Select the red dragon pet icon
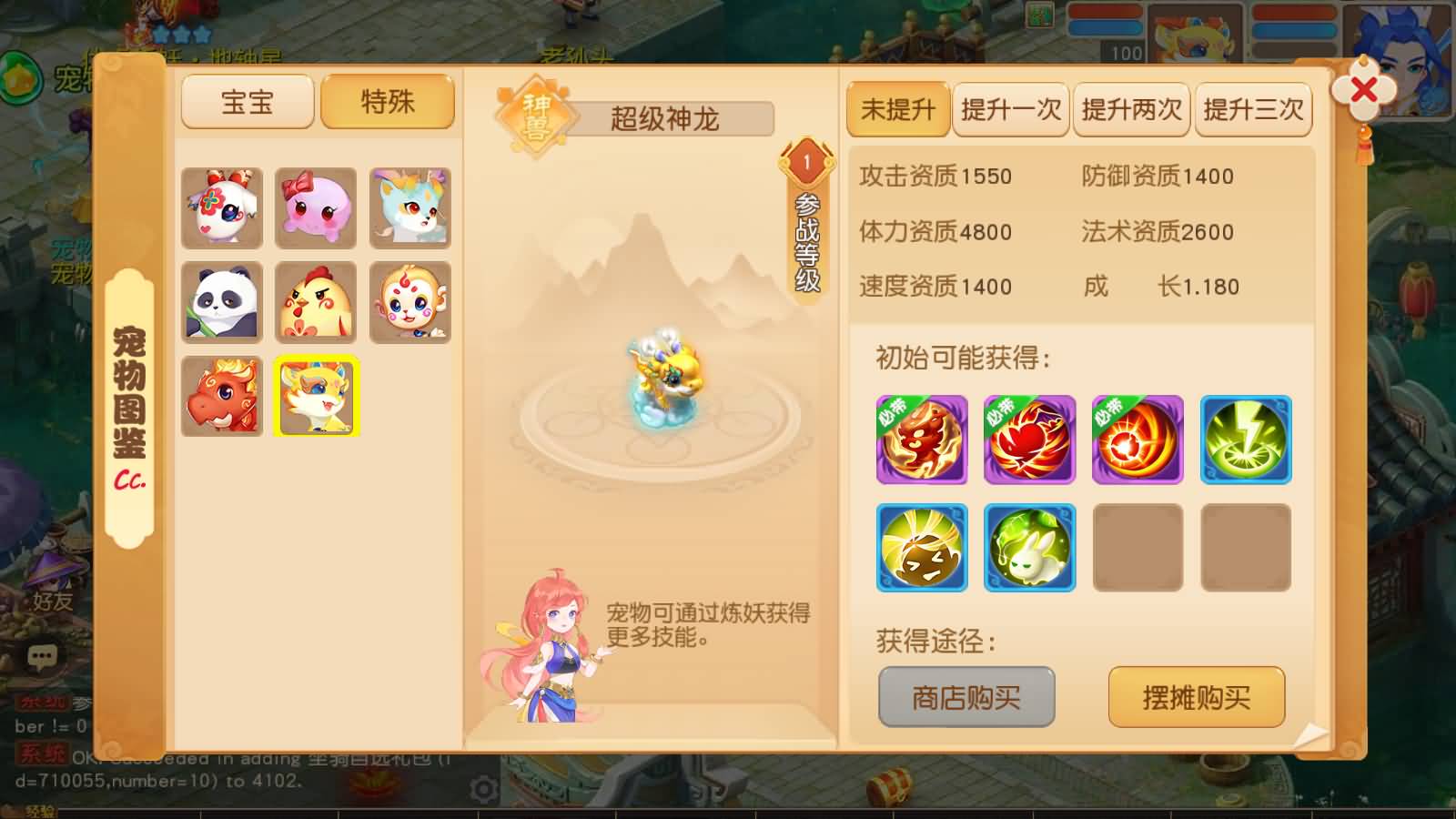 [x=222, y=394]
